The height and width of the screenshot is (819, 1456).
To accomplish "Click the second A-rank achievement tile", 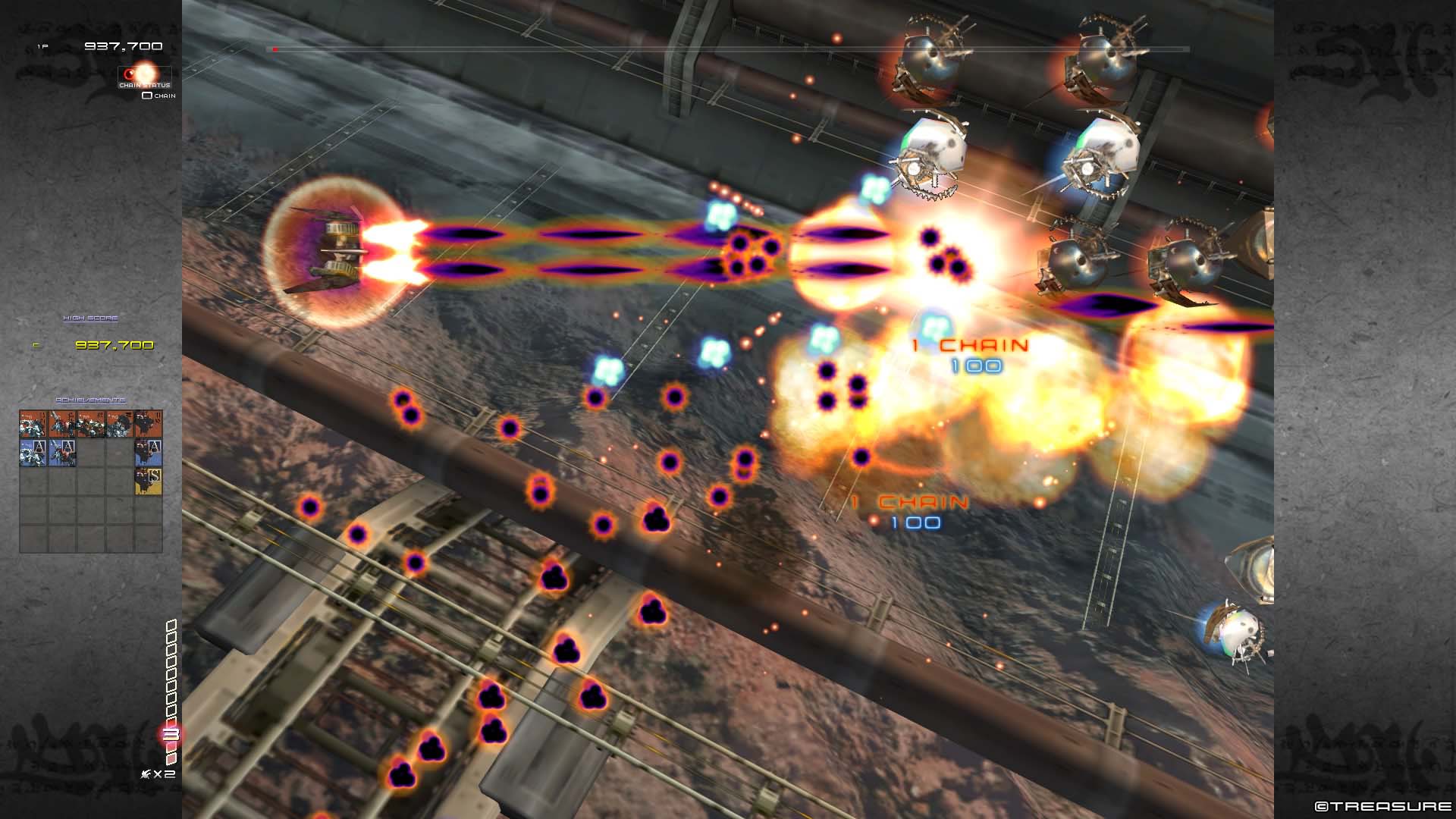I will click(64, 452).
